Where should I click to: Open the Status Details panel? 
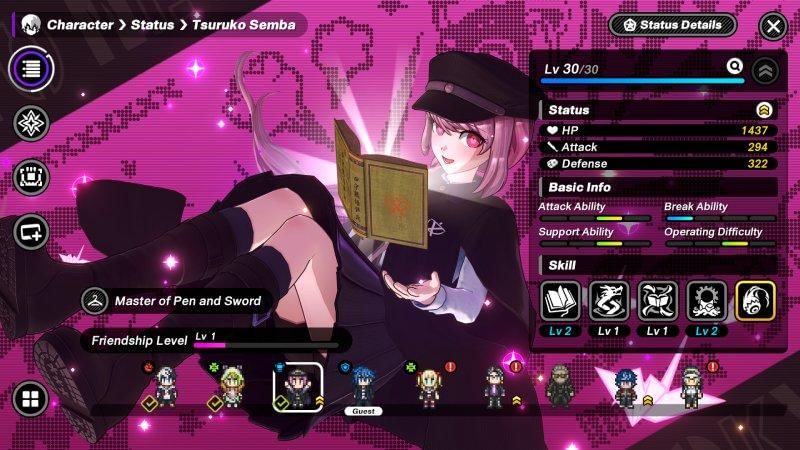pyautogui.click(x=672, y=25)
